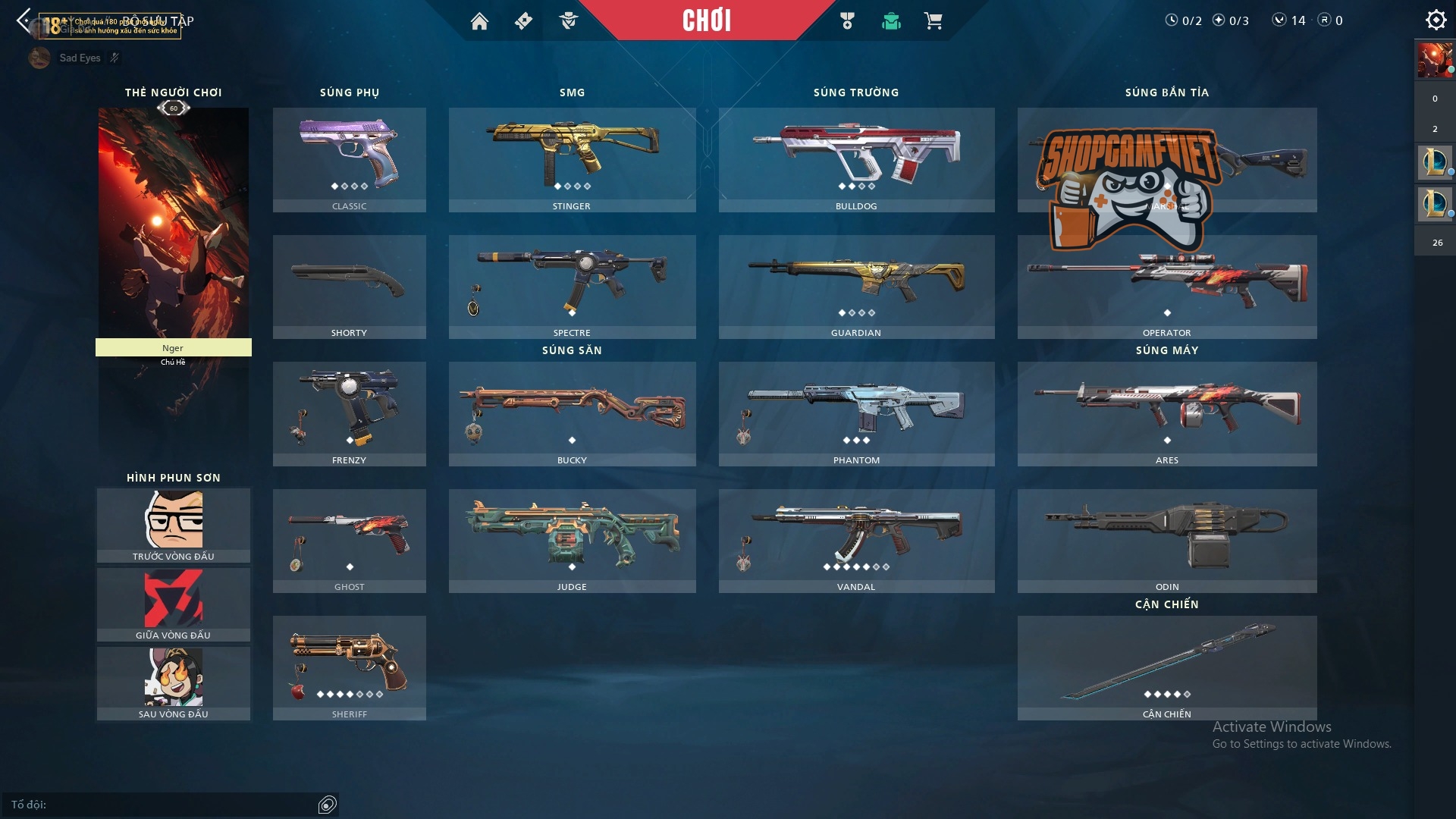
Task: Open the Nger player card
Action: coord(173,227)
